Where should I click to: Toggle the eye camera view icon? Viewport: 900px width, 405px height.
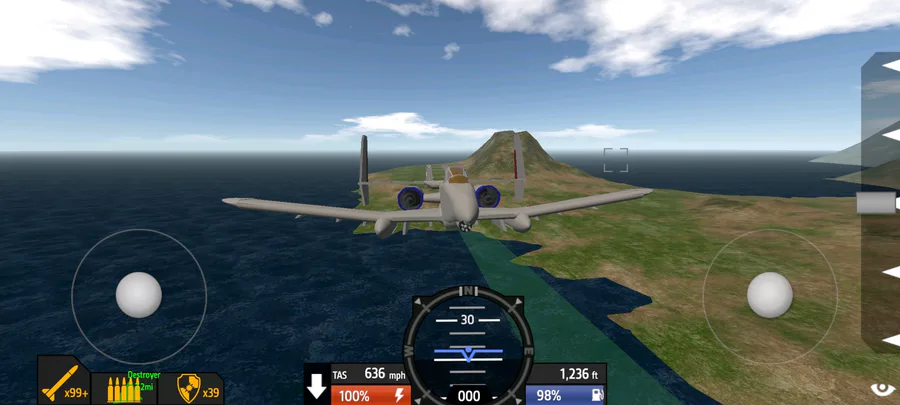(882, 389)
